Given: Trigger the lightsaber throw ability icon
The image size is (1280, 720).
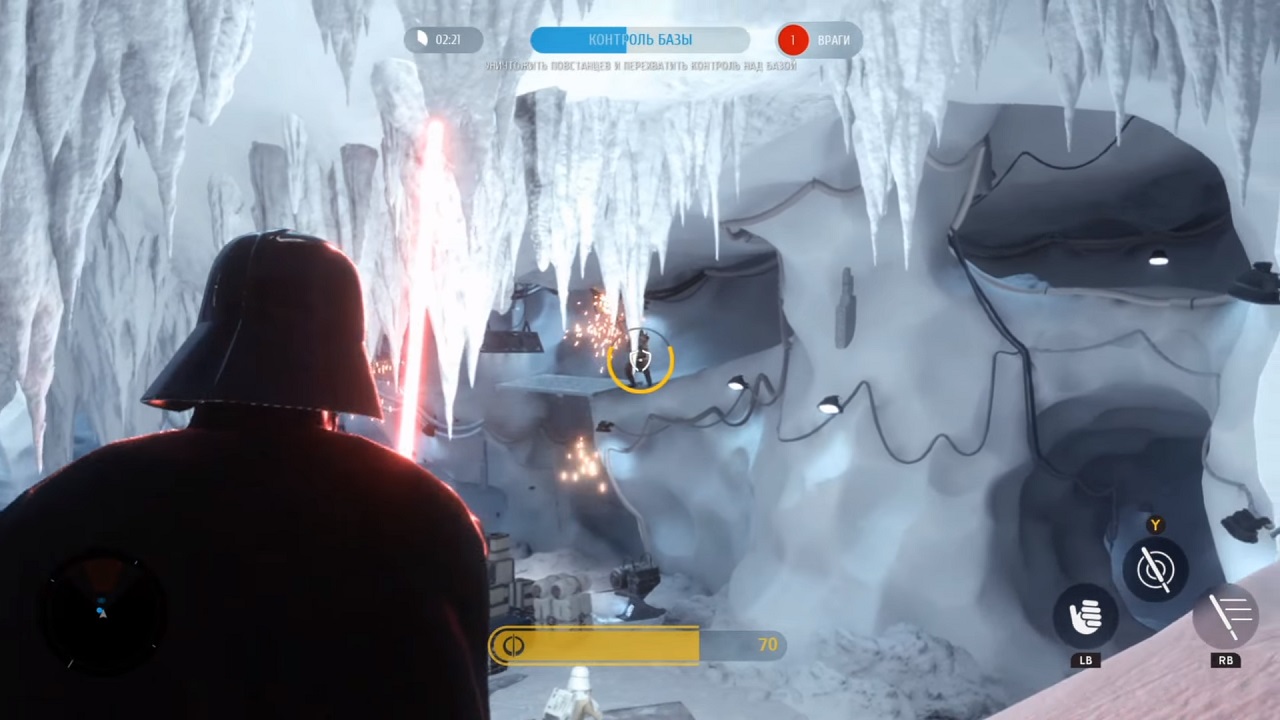Looking at the screenshot, I should coord(1225,615).
